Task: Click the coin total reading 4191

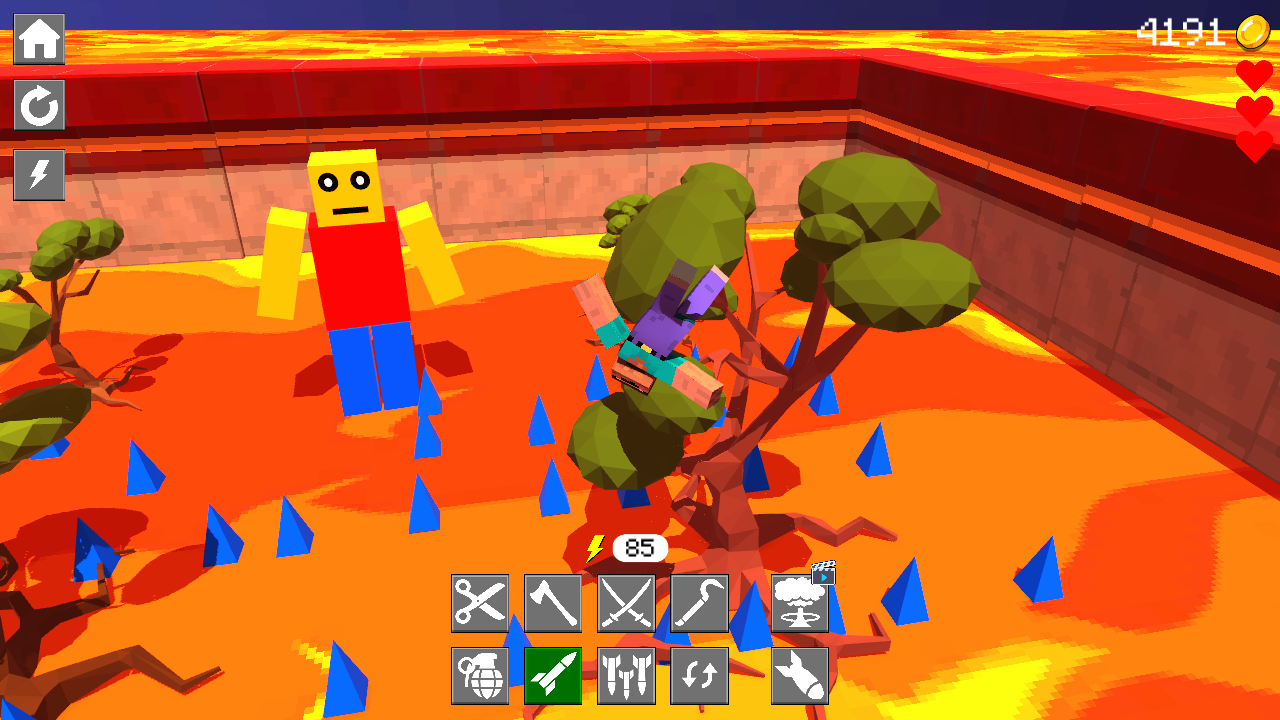Action: pos(1183,31)
